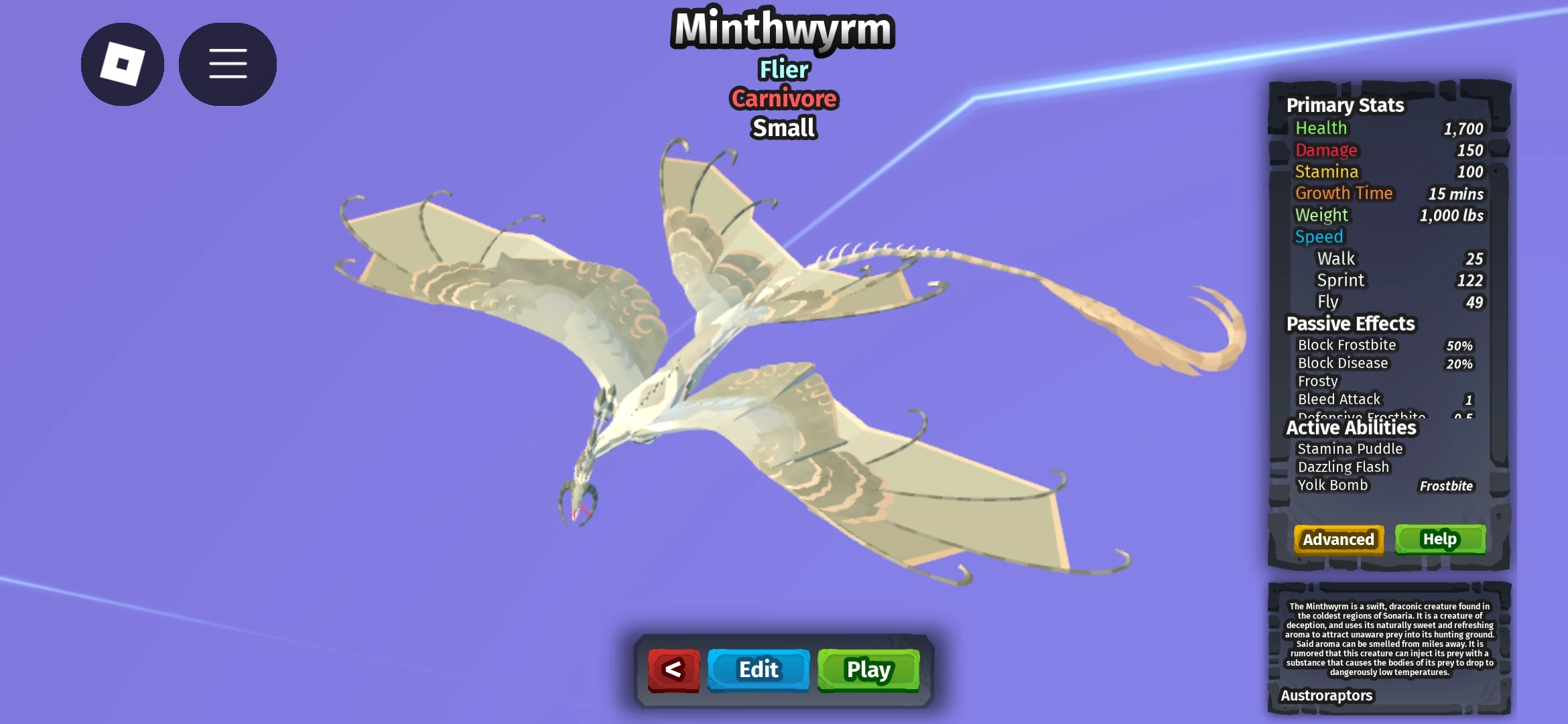
Task: Open the Advanced stats view
Action: click(1337, 539)
